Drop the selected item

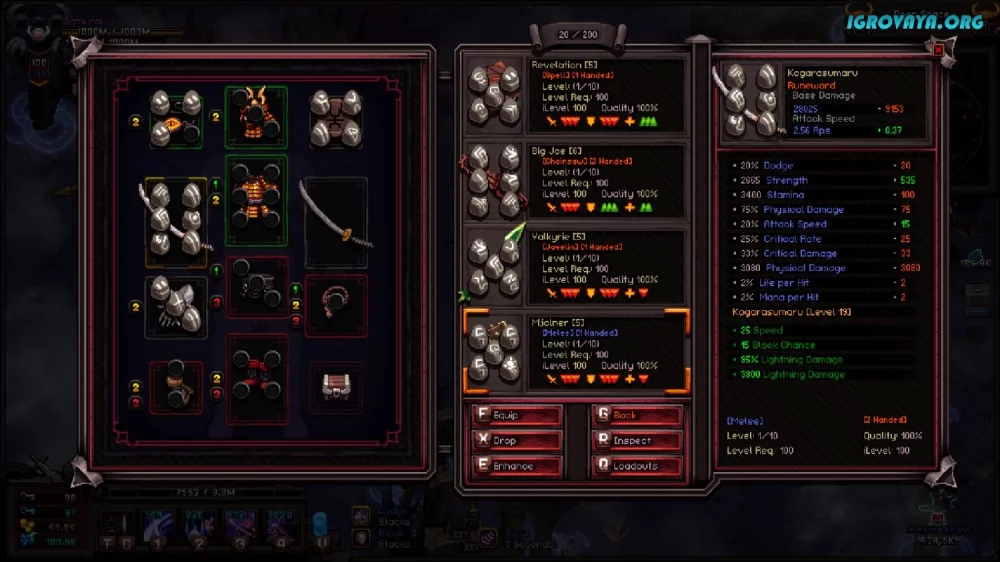[517, 440]
